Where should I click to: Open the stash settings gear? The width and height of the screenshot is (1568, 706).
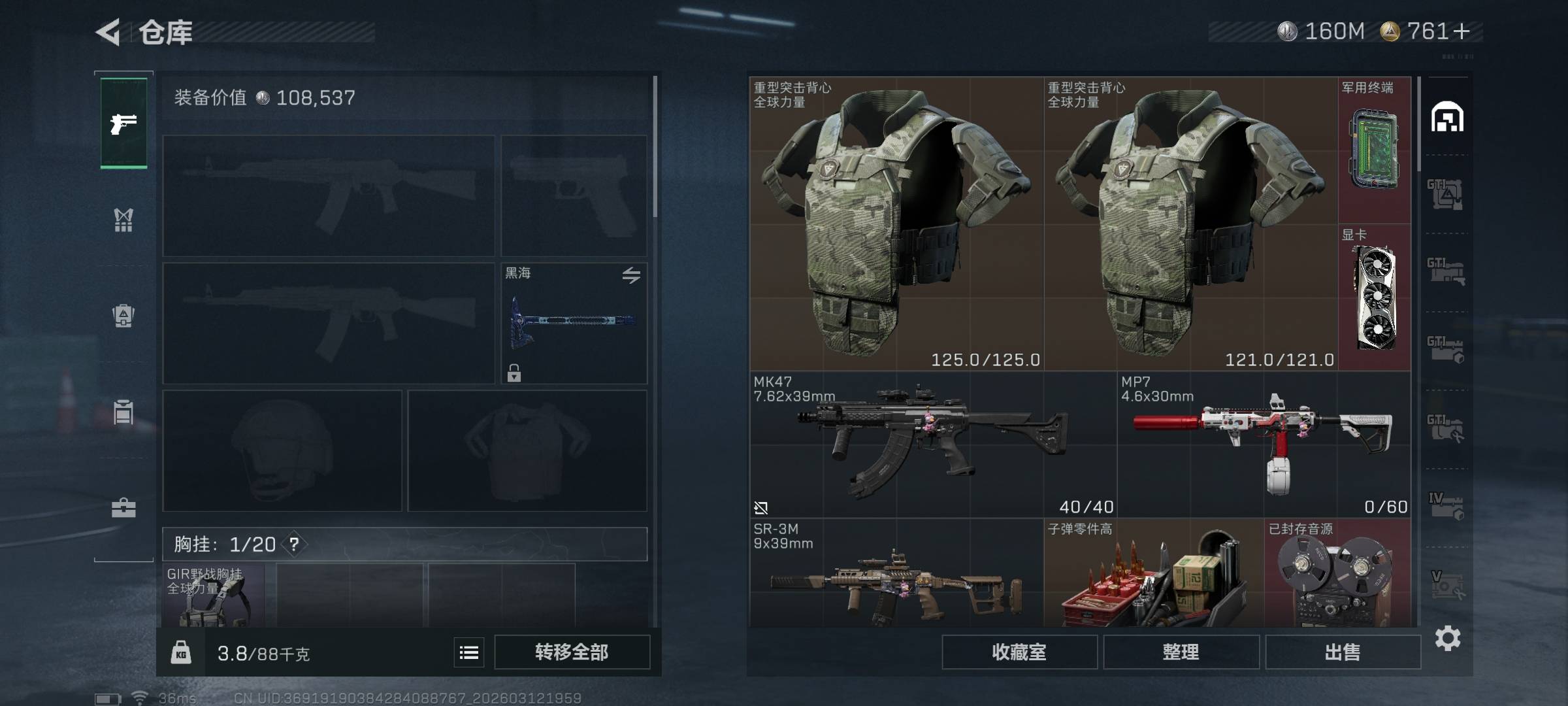click(x=1447, y=638)
